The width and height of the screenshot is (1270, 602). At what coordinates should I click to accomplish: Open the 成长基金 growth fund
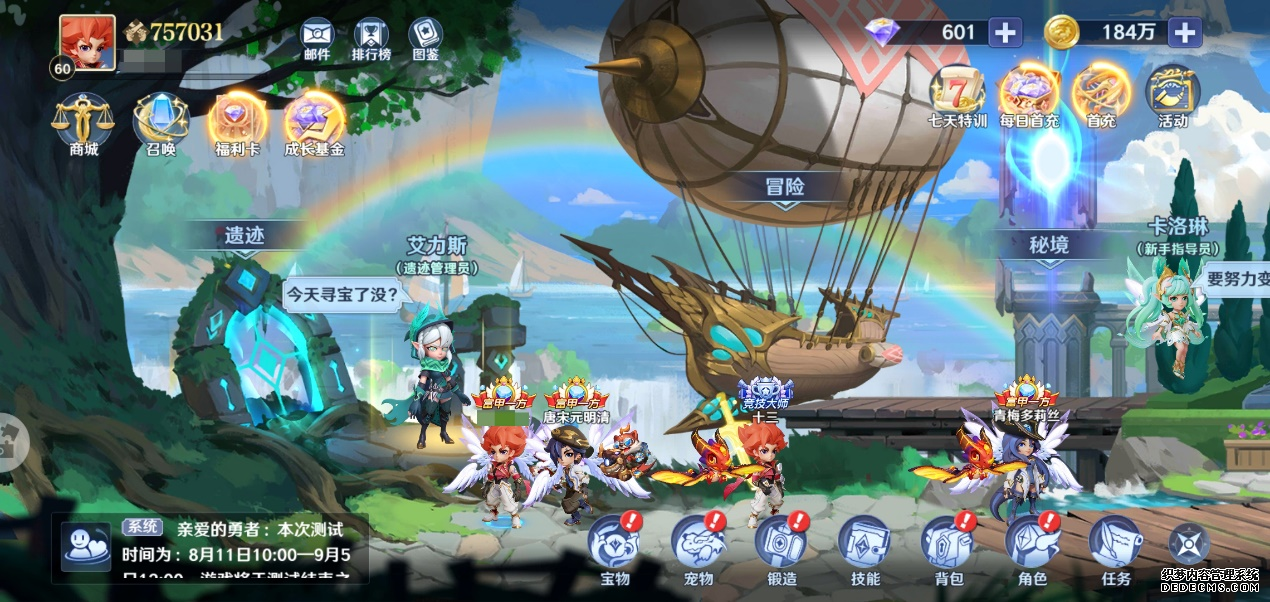point(314,120)
